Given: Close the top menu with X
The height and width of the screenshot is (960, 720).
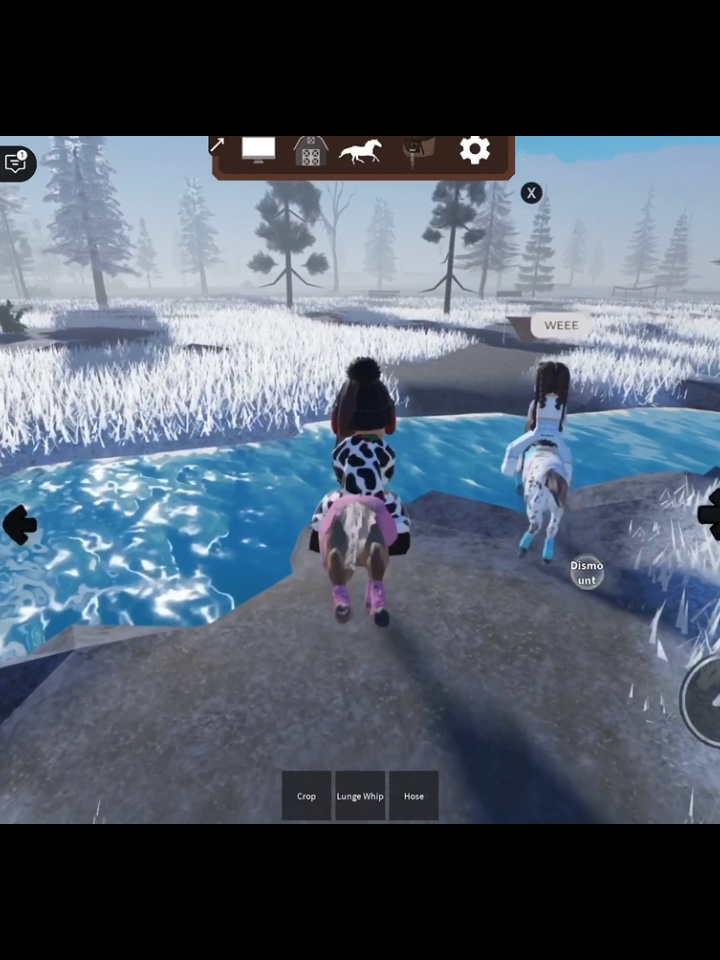Looking at the screenshot, I should click(531, 193).
